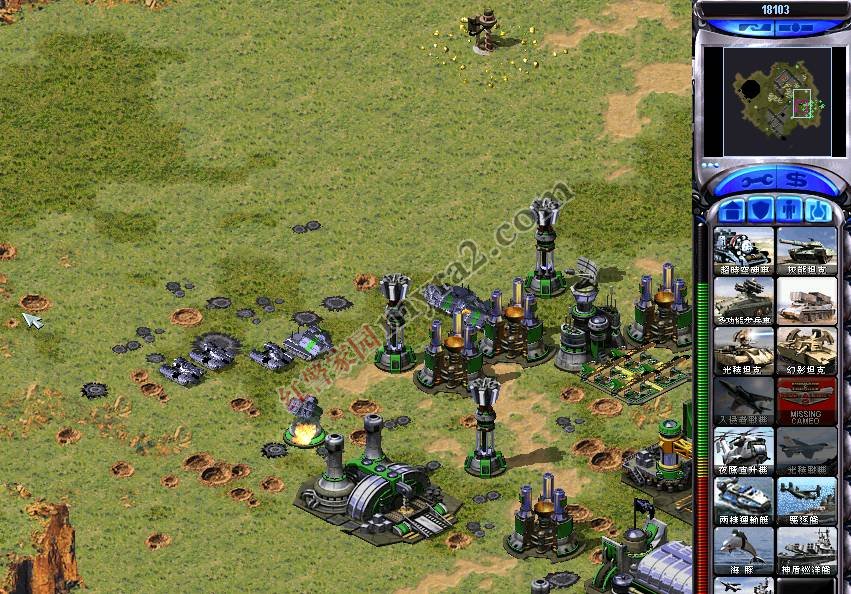The height and width of the screenshot is (594, 851).
Task: Build a Nighthawk helicopter (夜鹰直升机)
Action: pos(743,451)
